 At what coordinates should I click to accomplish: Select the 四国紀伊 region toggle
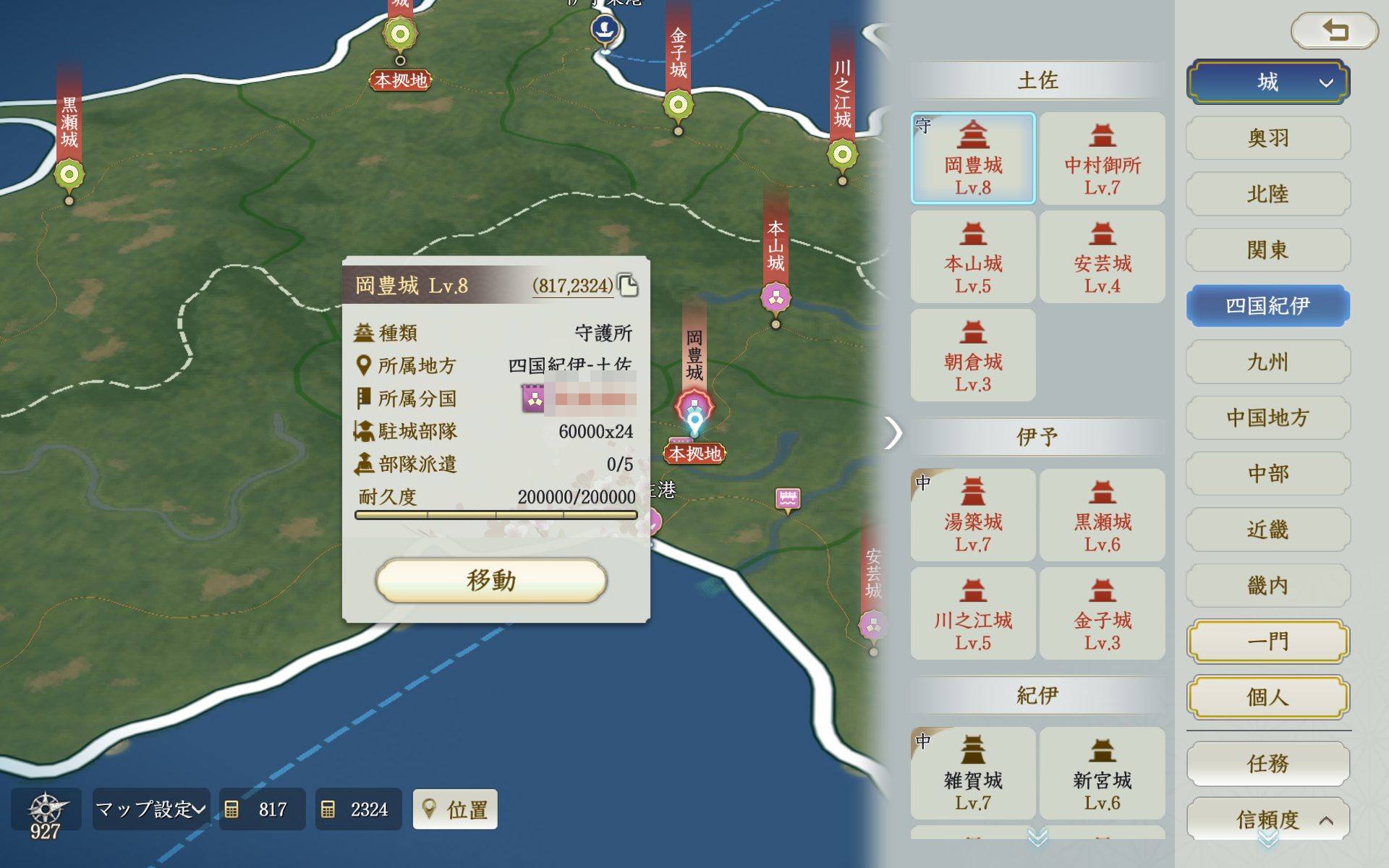click(x=1267, y=305)
